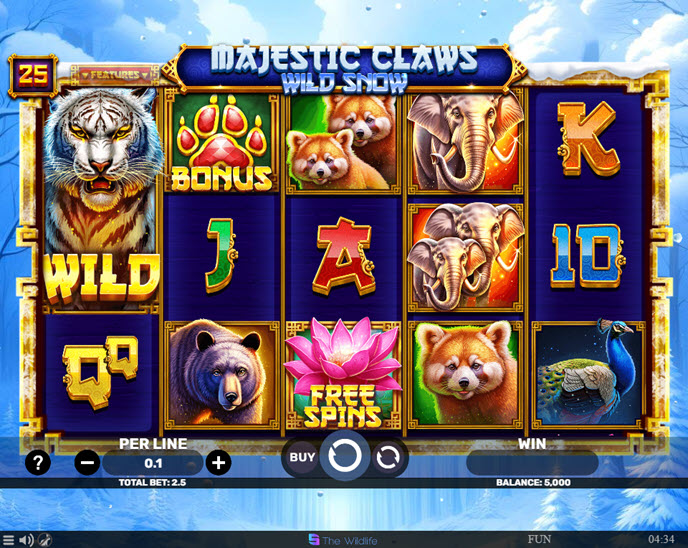Open the hamburger menu

pyautogui.click(x=9, y=540)
